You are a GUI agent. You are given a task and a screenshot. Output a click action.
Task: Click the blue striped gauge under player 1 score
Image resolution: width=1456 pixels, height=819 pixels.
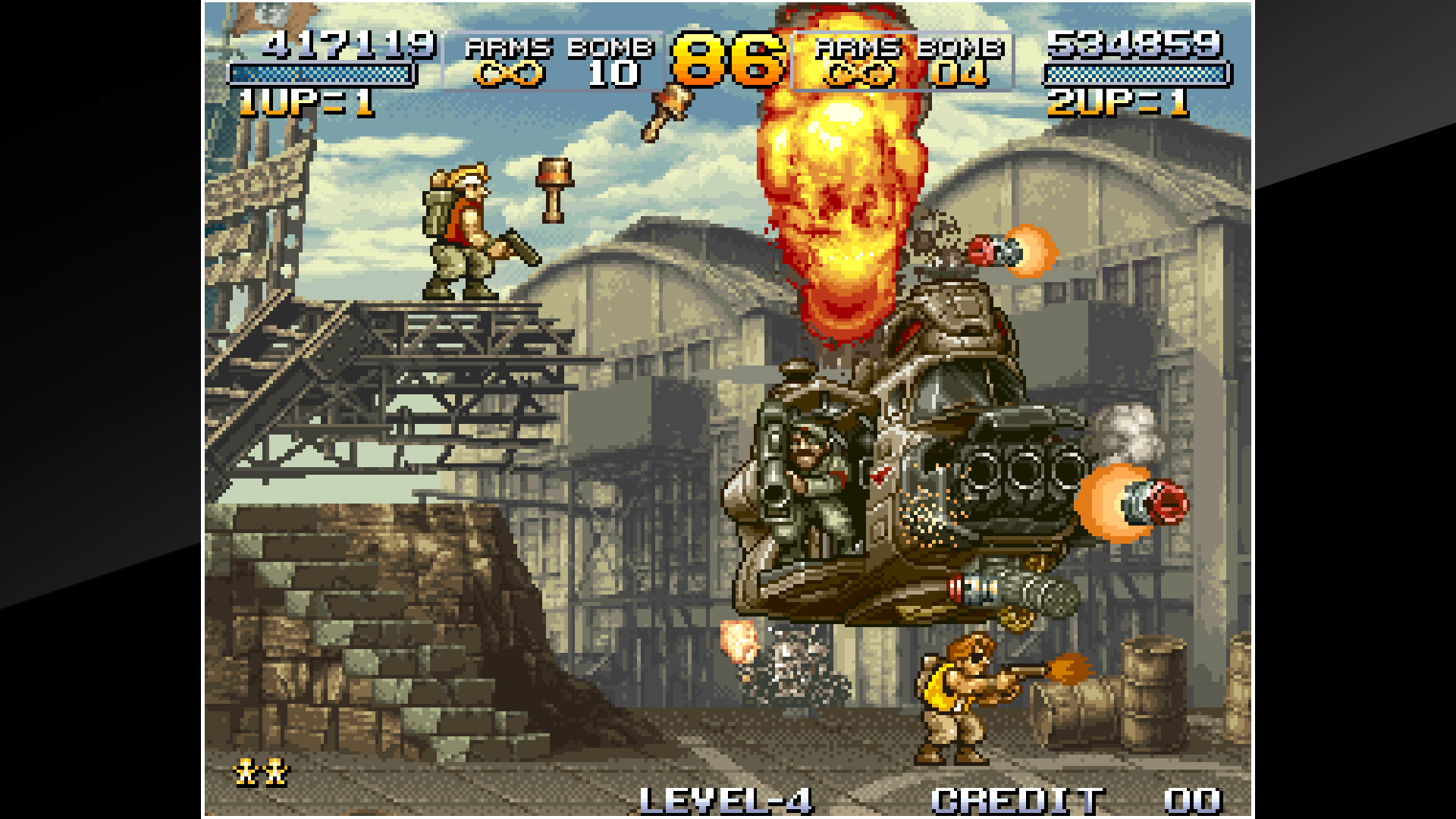[322, 75]
